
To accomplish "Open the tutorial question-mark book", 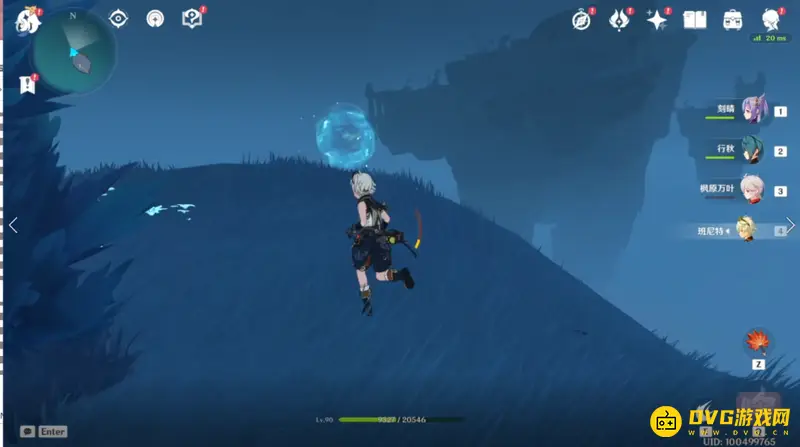I will click(191, 18).
